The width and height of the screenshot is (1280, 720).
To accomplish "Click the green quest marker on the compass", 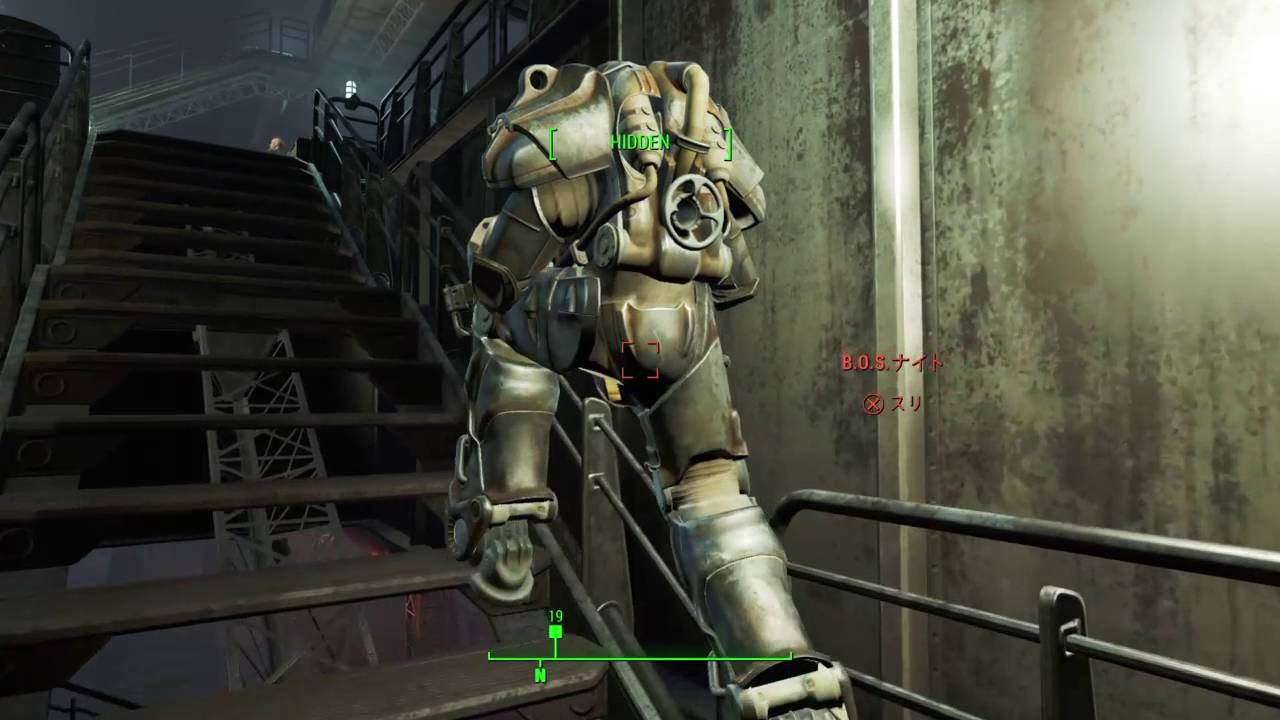I will pos(555,632).
